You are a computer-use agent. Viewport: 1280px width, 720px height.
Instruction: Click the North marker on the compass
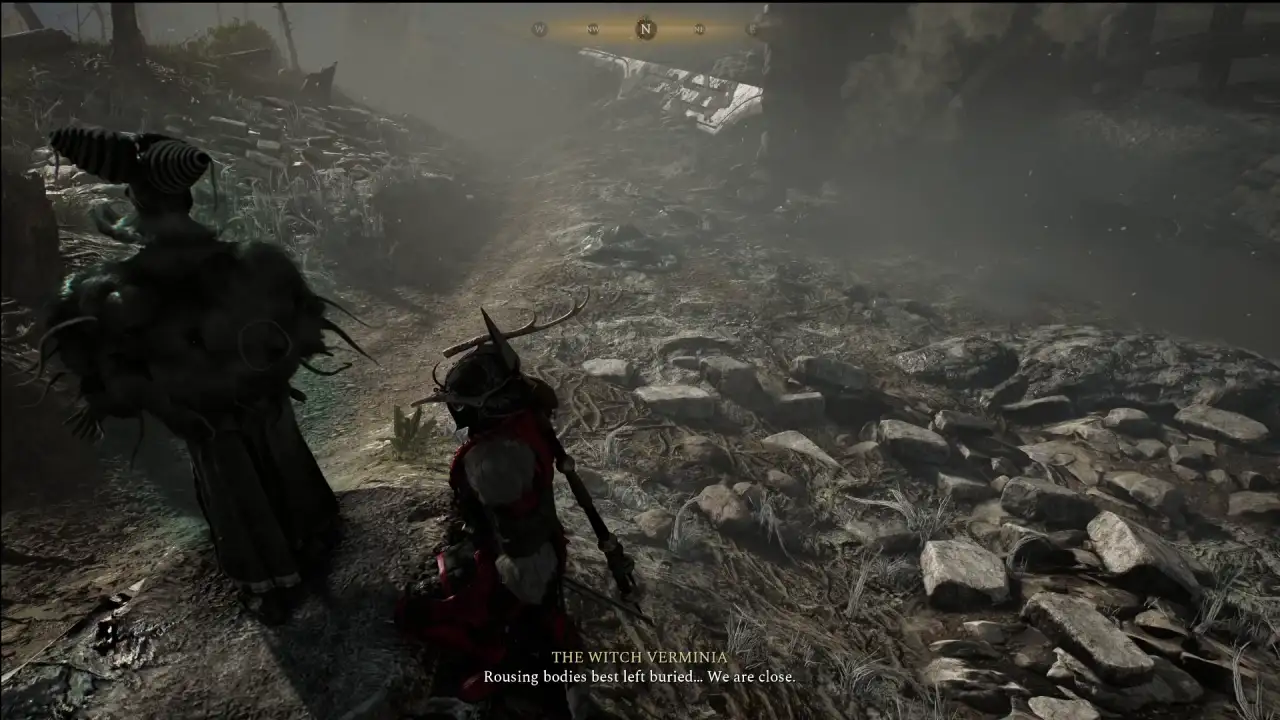pos(646,29)
